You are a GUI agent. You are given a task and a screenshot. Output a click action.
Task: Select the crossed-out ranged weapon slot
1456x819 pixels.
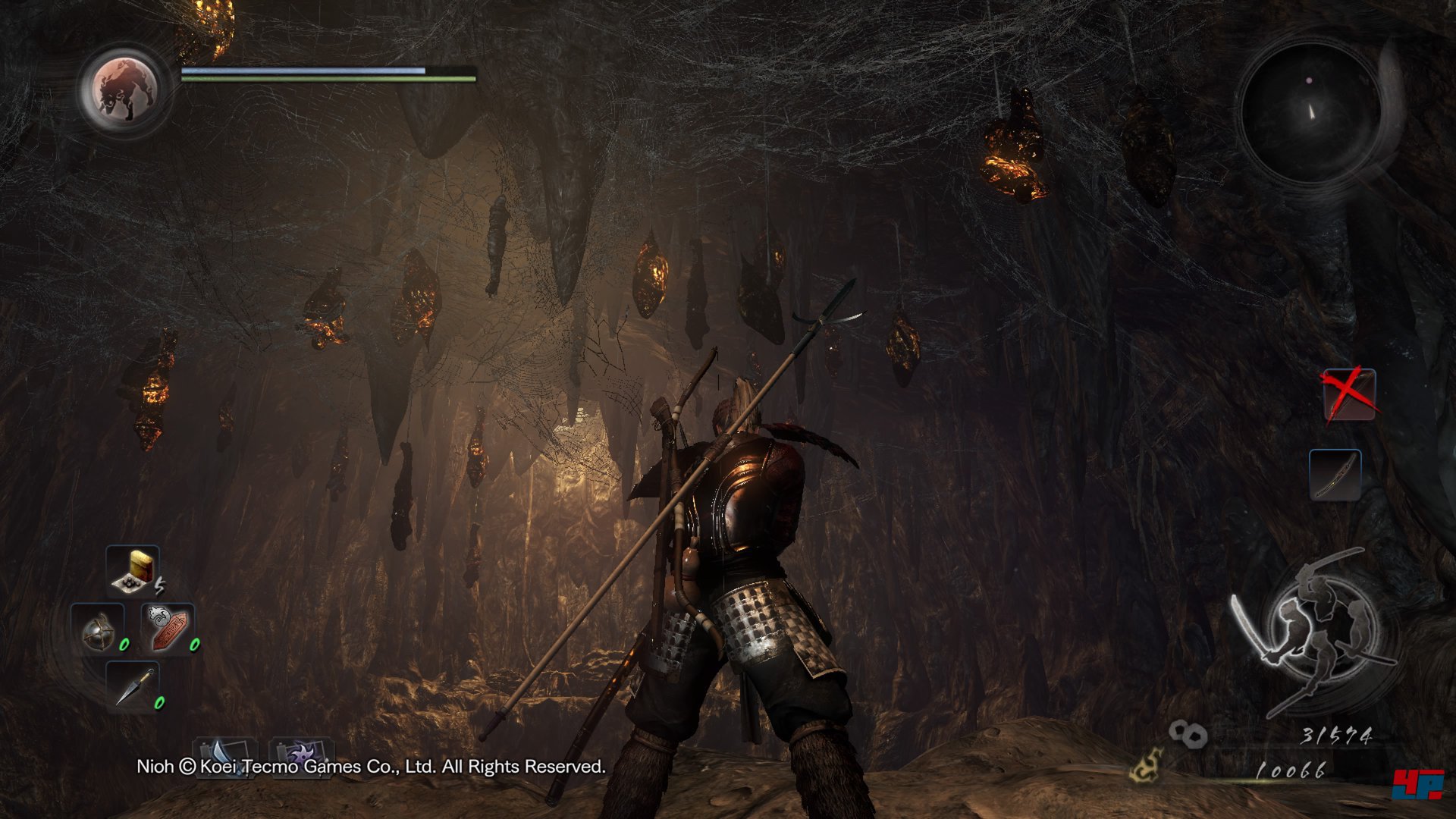click(1349, 394)
